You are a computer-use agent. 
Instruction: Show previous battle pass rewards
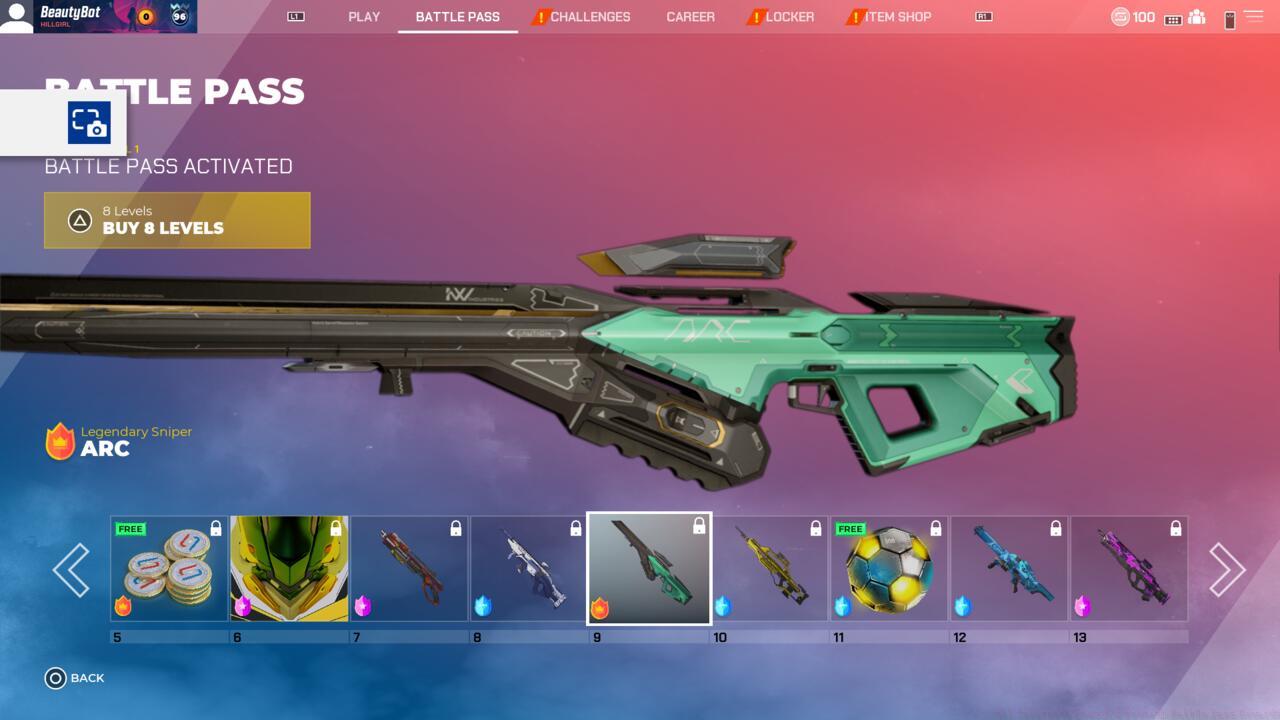[71, 570]
